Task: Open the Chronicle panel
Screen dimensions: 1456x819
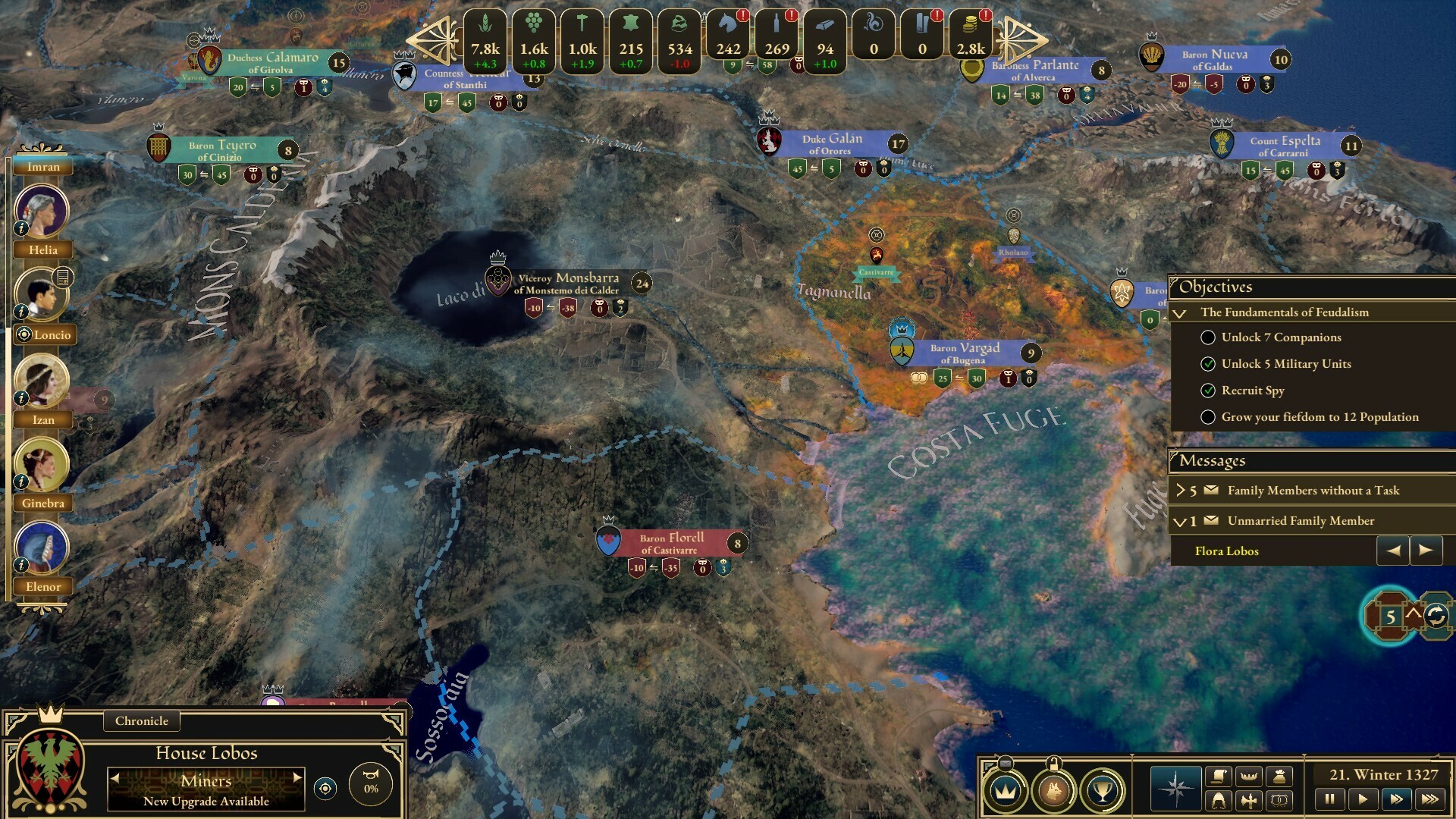Action: (141, 721)
